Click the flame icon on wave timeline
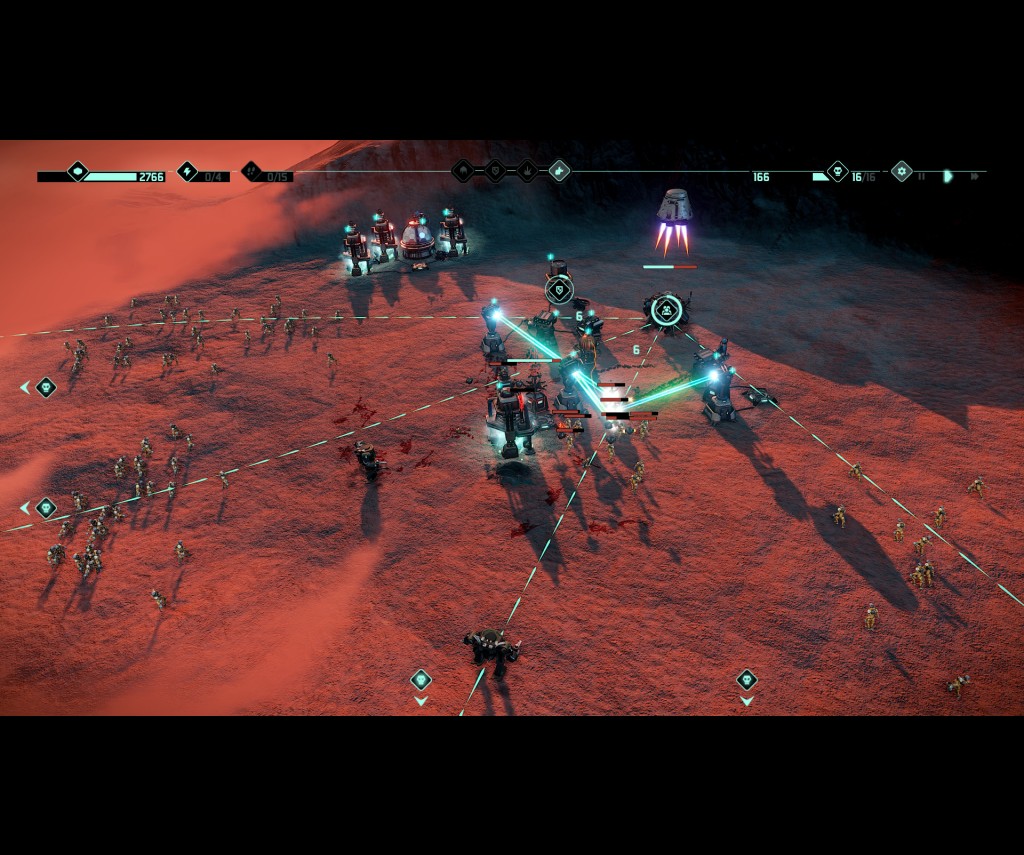This screenshot has width=1024, height=855. pyautogui.click(x=527, y=172)
